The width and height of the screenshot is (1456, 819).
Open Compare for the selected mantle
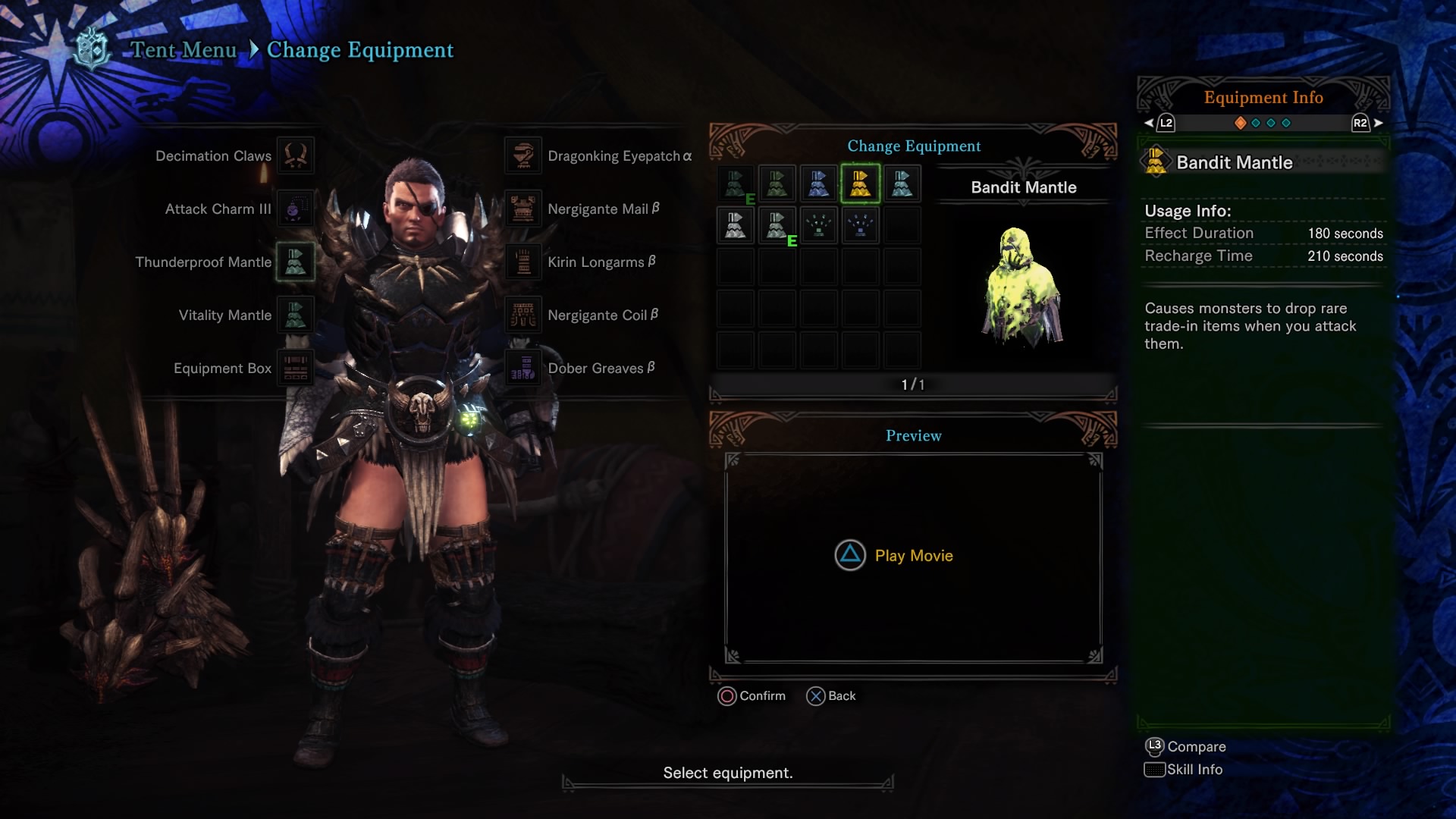[x=1185, y=747]
